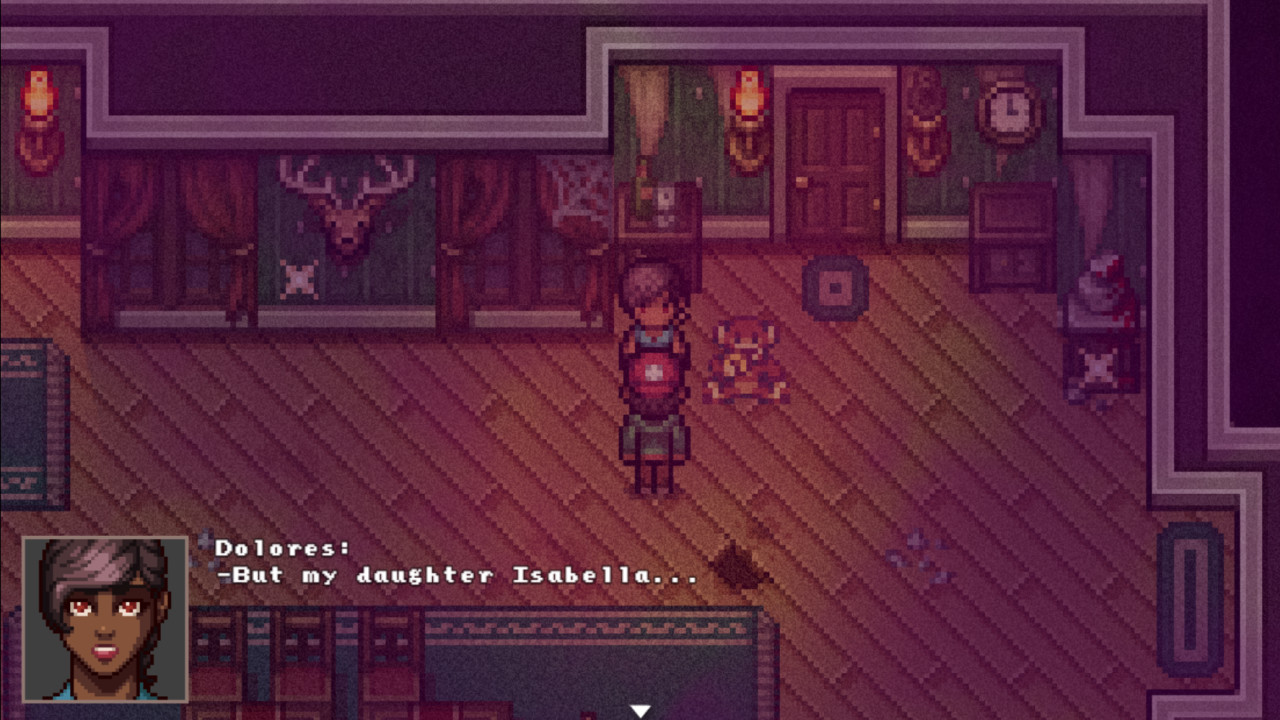Click the left torch on the far wall

click(x=38, y=95)
